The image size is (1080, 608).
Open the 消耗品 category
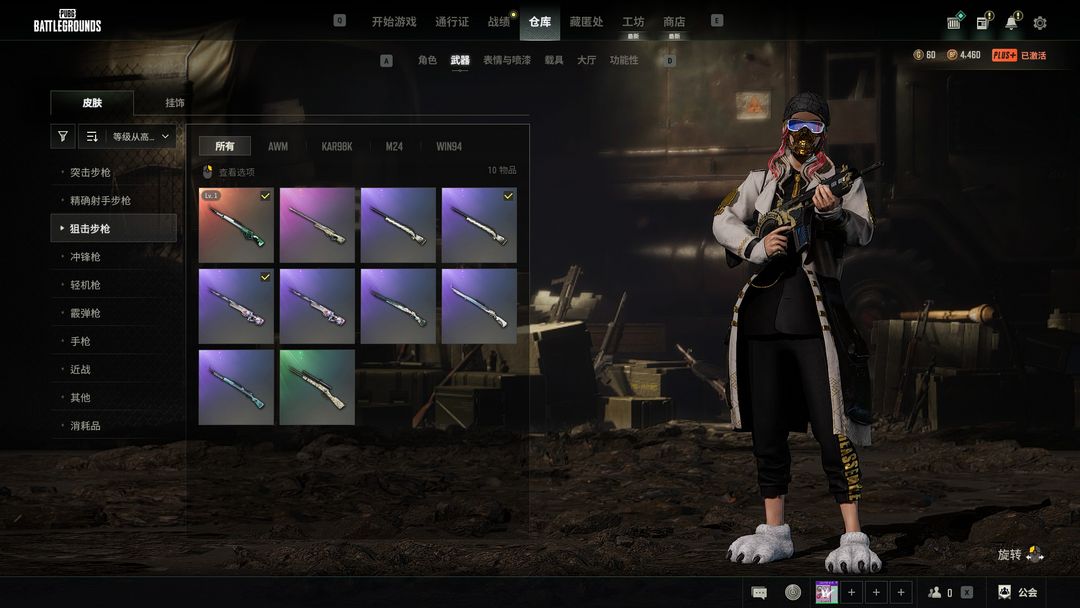point(85,425)
